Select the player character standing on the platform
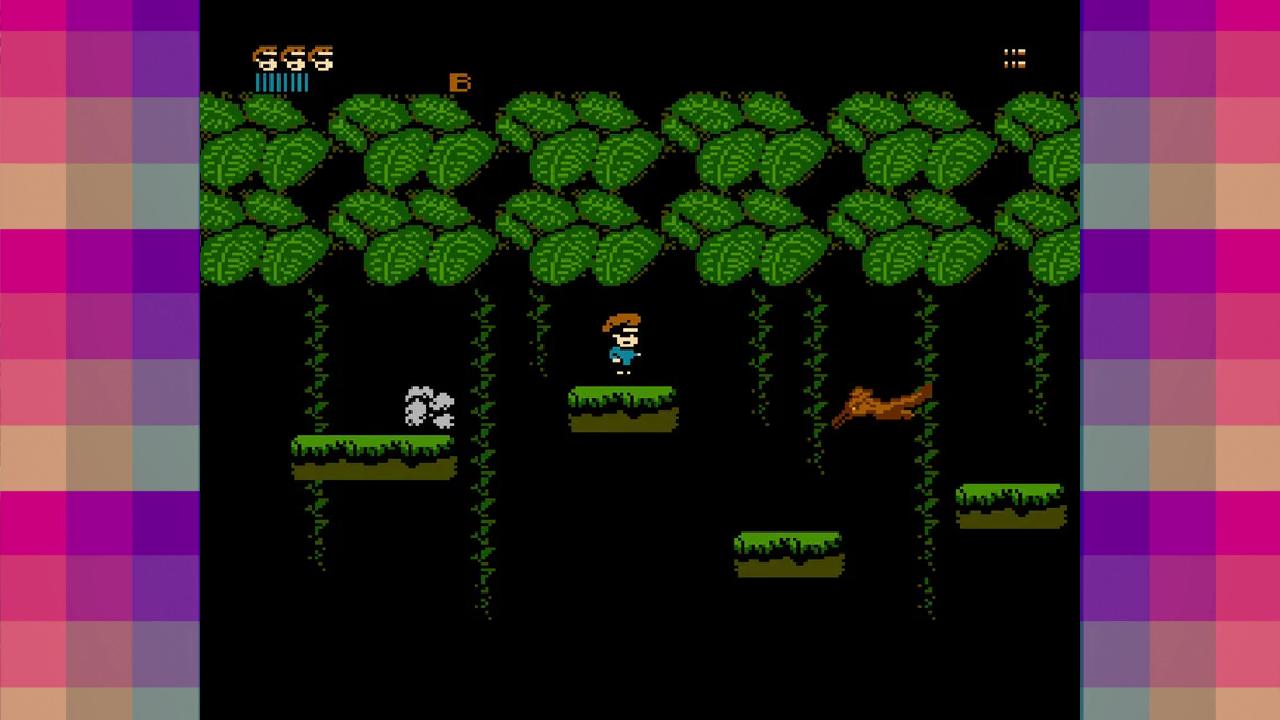The image size is (1280, 720). 622,345
